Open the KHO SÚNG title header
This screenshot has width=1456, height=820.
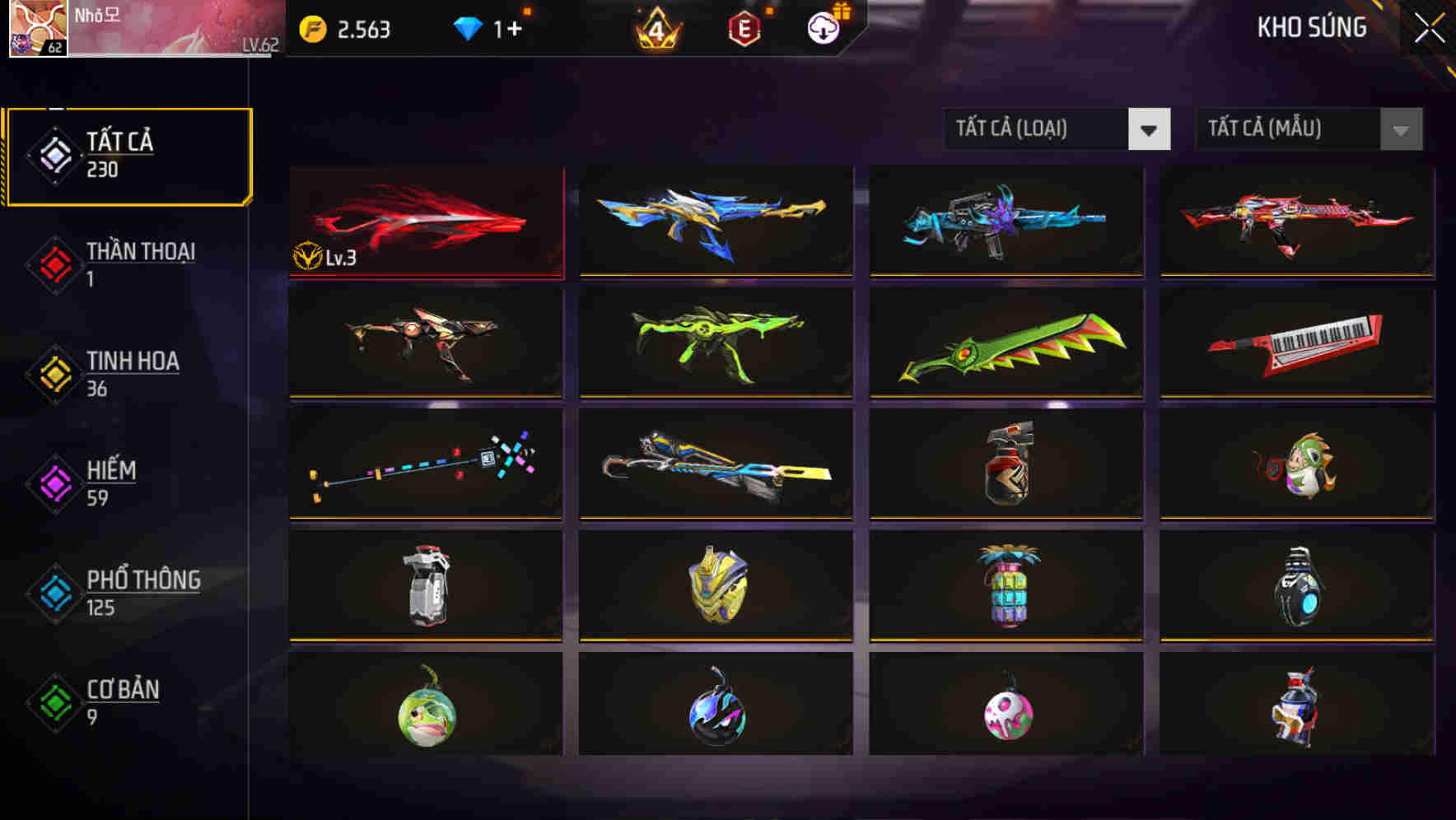pos(1310,27)
